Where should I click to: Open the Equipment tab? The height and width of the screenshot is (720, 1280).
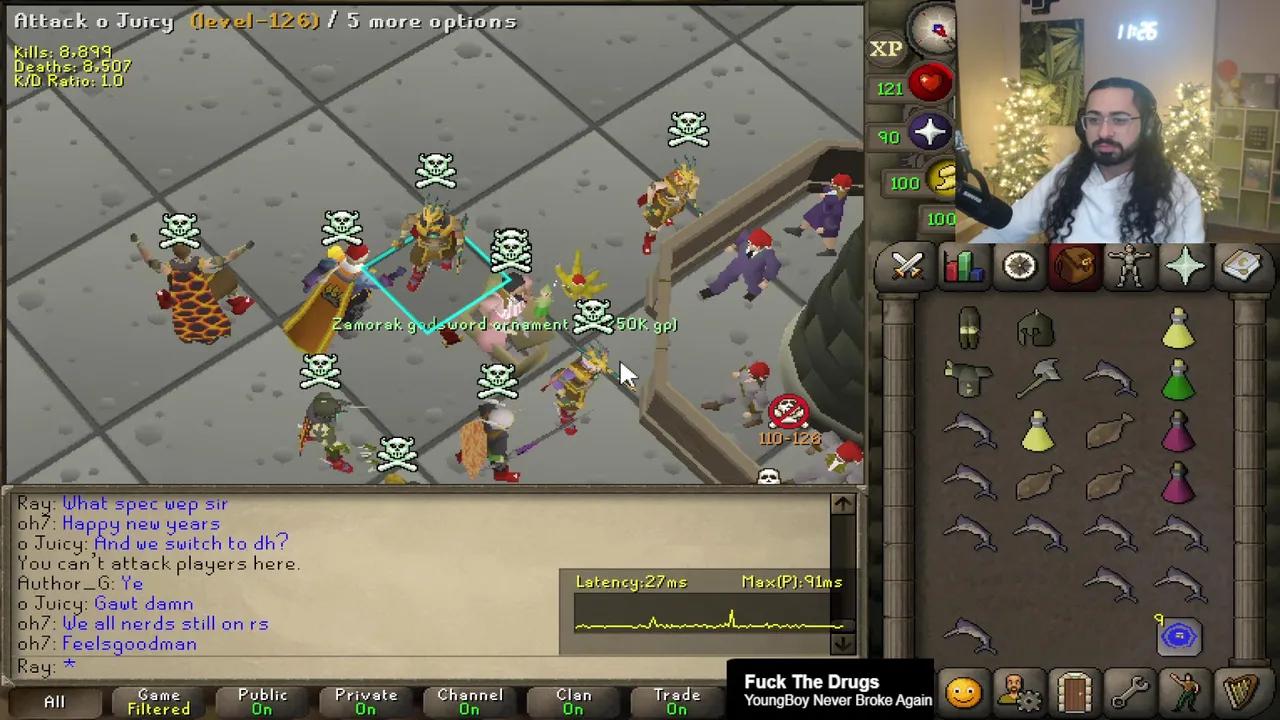click(x=1130, y=265)
